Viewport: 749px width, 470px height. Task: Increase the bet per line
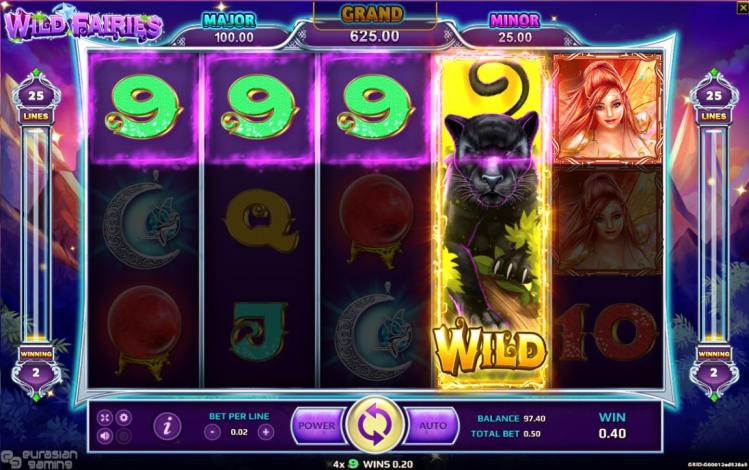(x=265, y=432)
